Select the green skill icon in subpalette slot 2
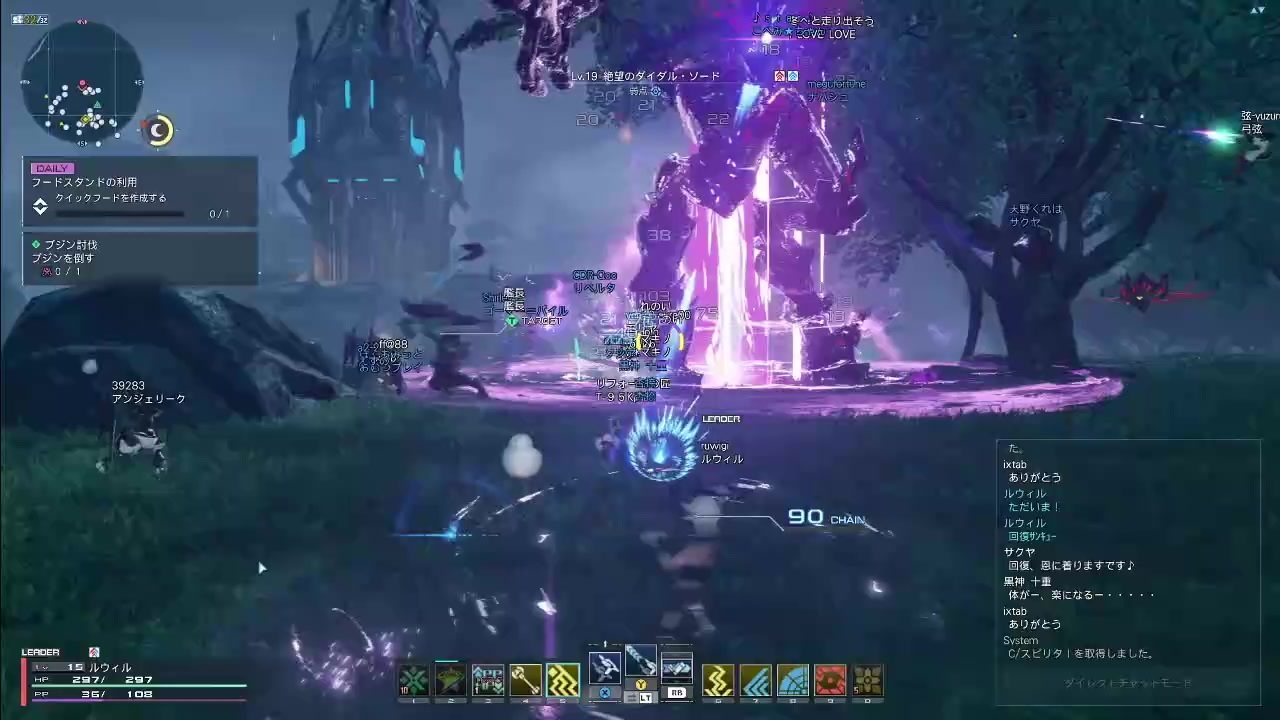 (x=450, y=677)
